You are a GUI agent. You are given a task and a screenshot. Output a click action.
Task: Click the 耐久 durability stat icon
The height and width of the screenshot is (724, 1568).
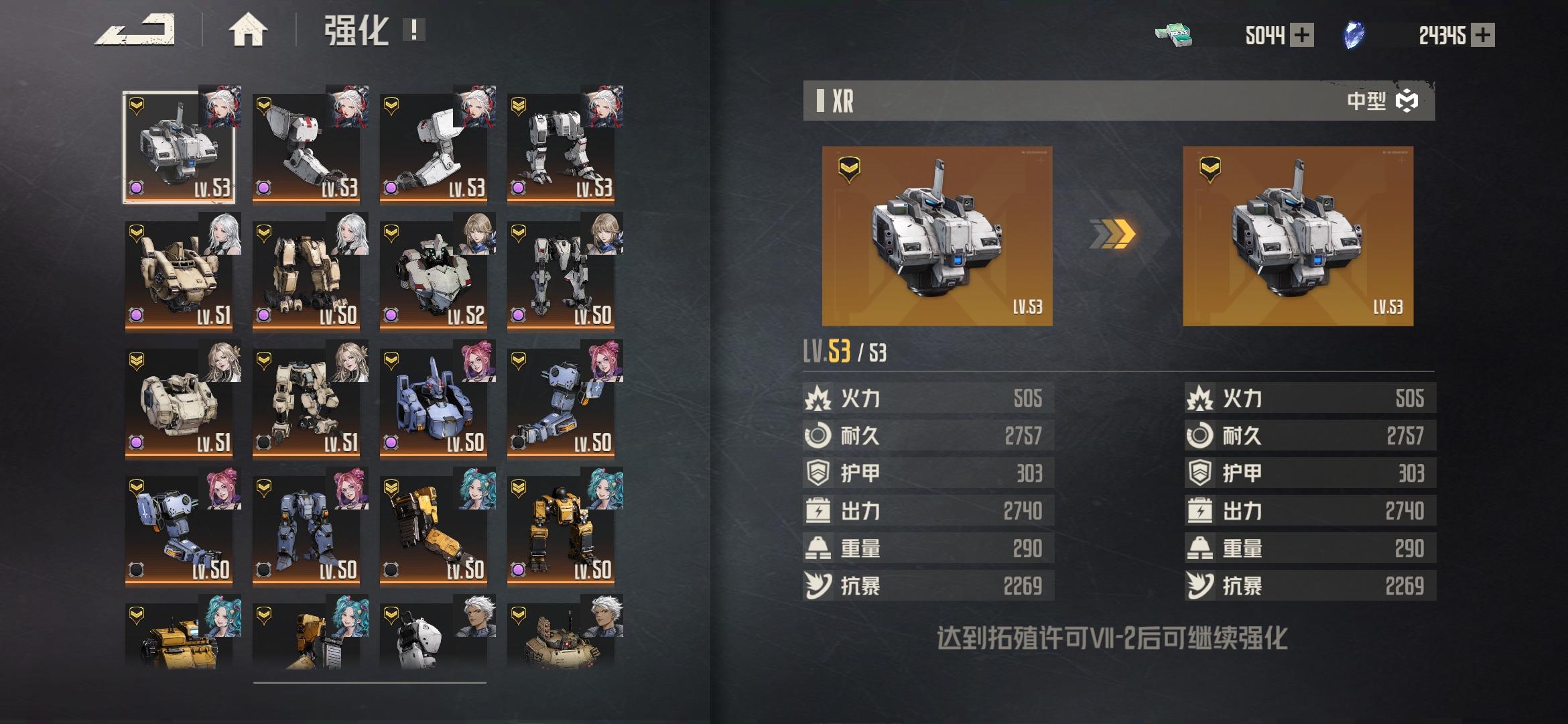click(819, 436)
